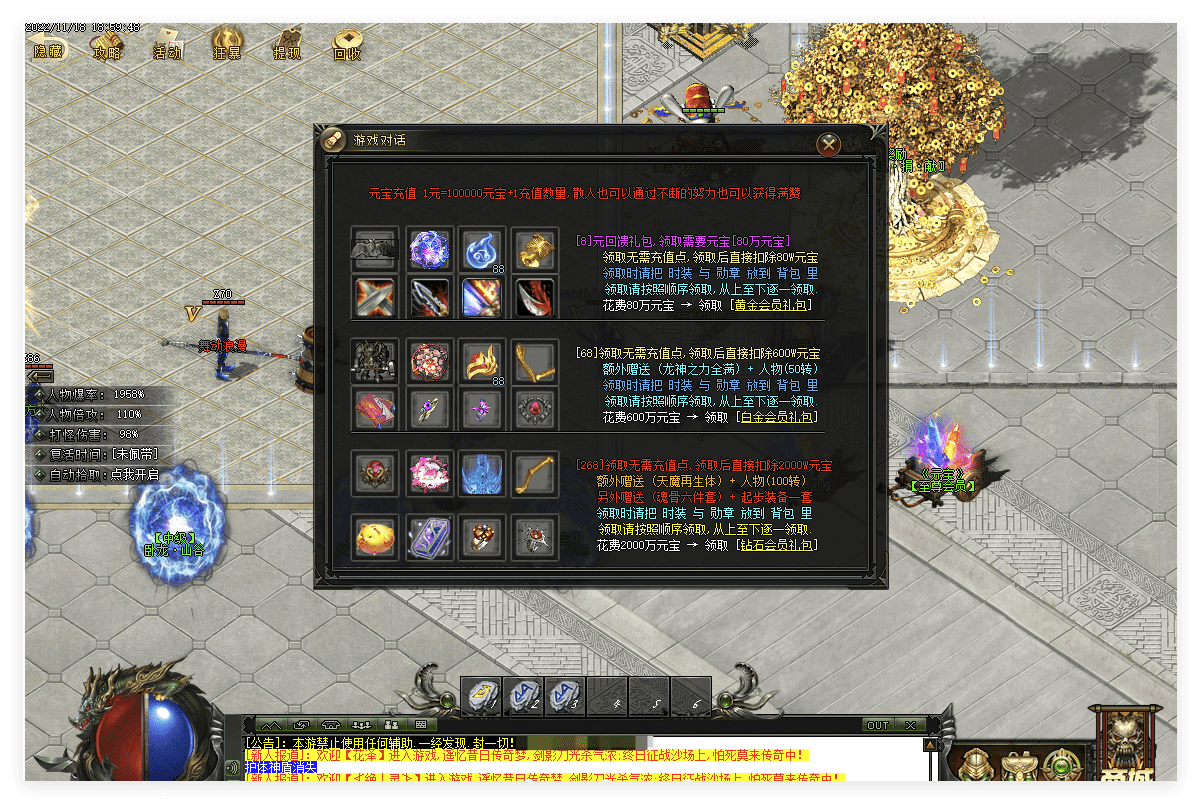The image size is (1200, 804).
Task: Use the blue rune in hotbar slot 3
Action: [x=565, y=697]
